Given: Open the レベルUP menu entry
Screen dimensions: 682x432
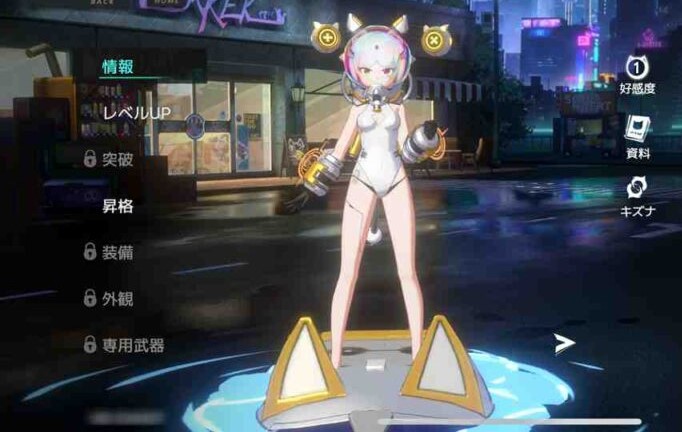Looking at the screenshot, I should click(137, 113).
